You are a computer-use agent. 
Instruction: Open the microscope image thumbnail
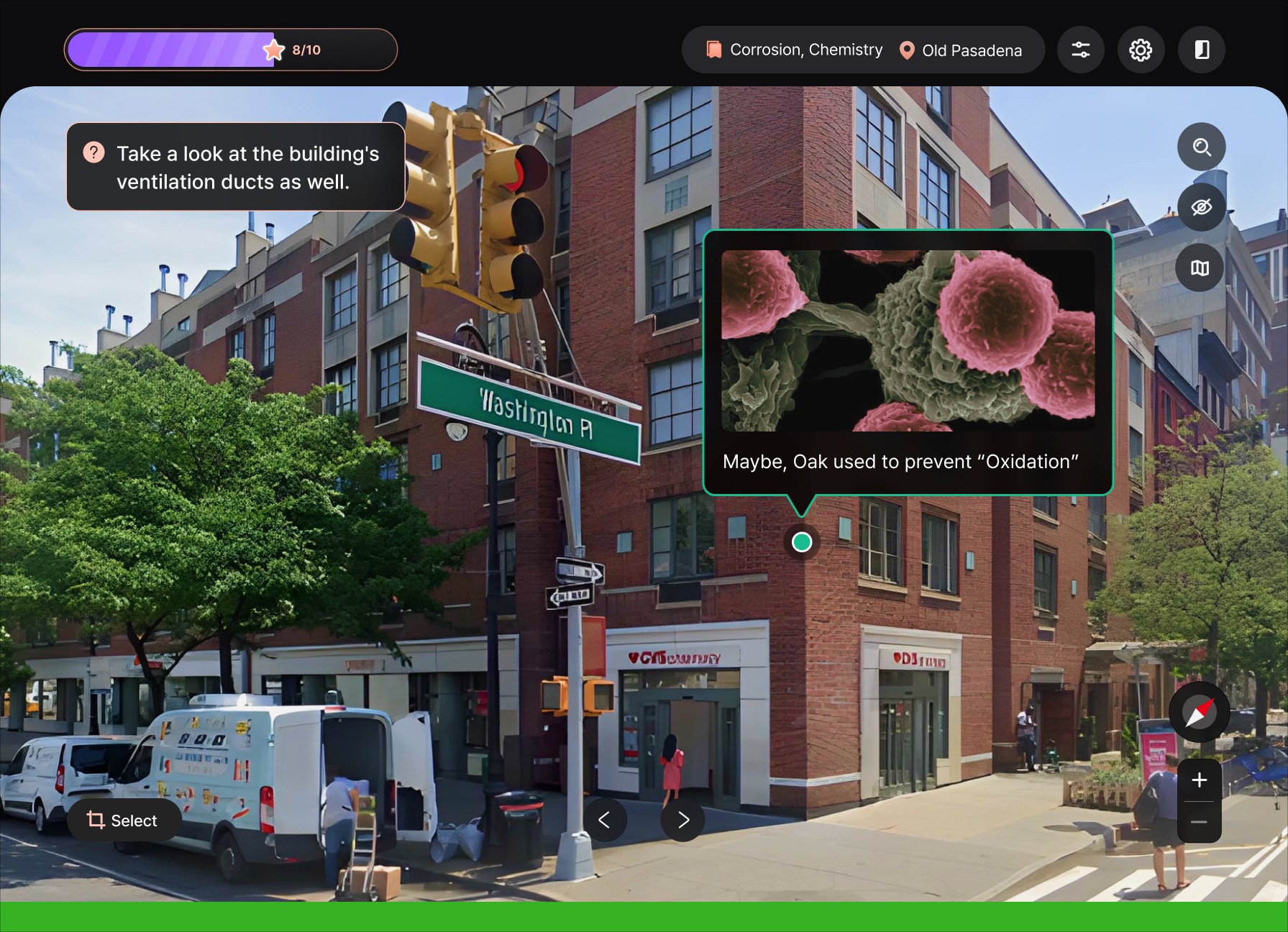point(908,341)
